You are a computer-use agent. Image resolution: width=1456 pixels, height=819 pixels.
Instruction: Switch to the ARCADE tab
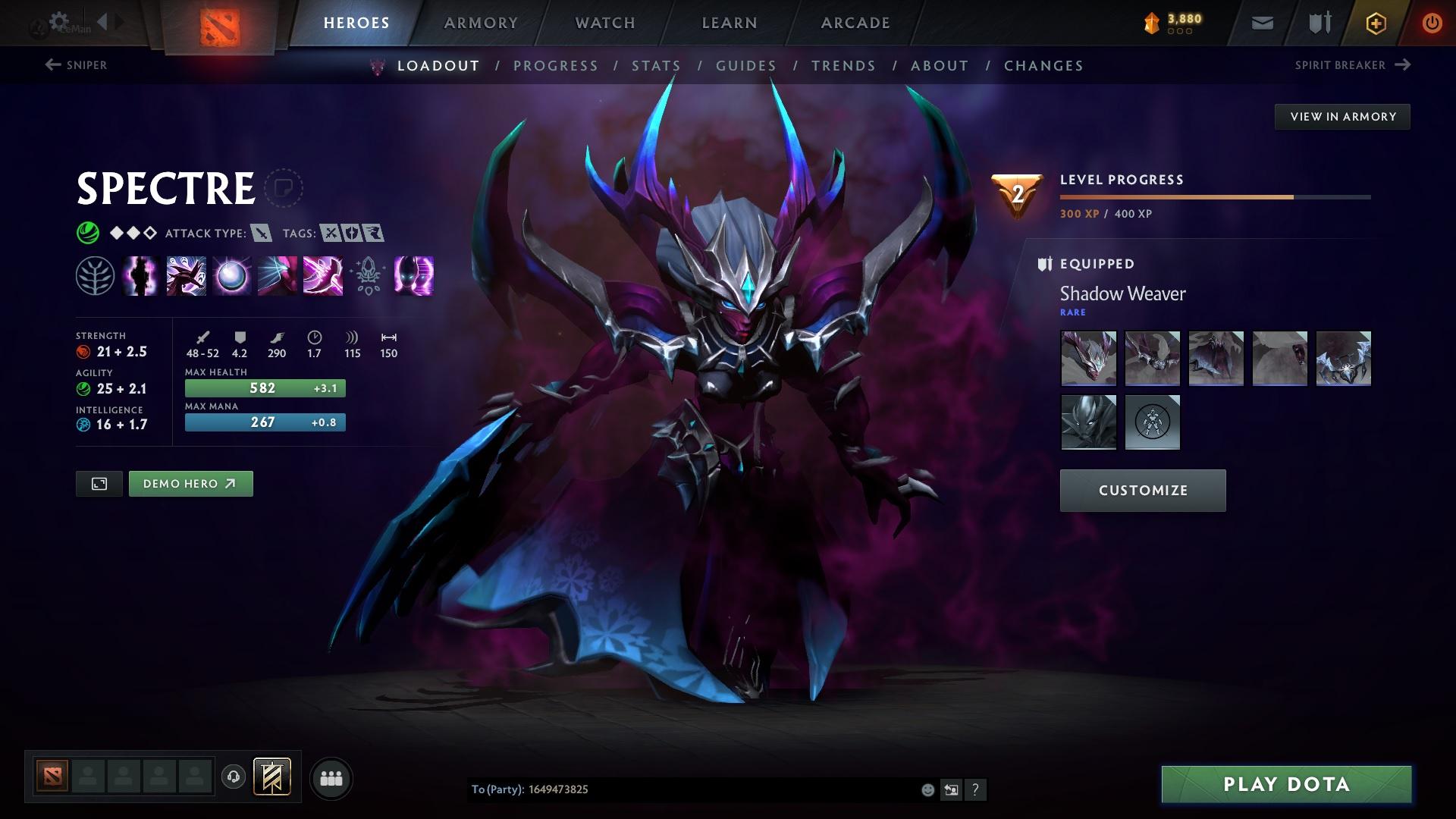pyautogui.click(x=855, y=22)
